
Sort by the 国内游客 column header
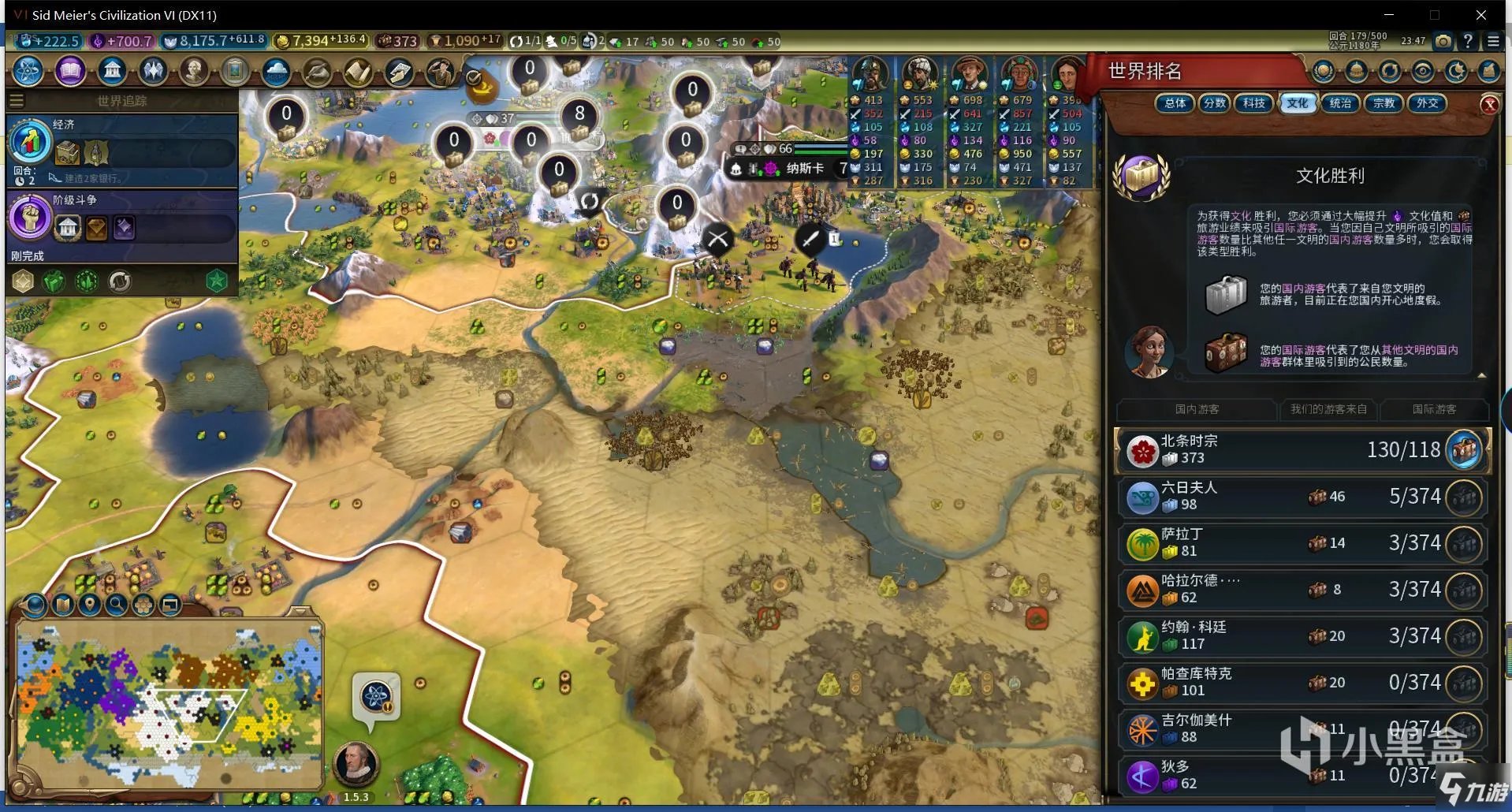1197,409
